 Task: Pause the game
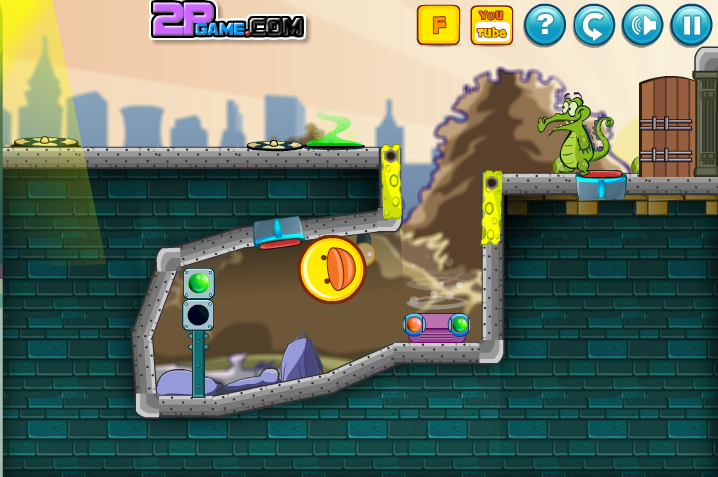(691, 25)
